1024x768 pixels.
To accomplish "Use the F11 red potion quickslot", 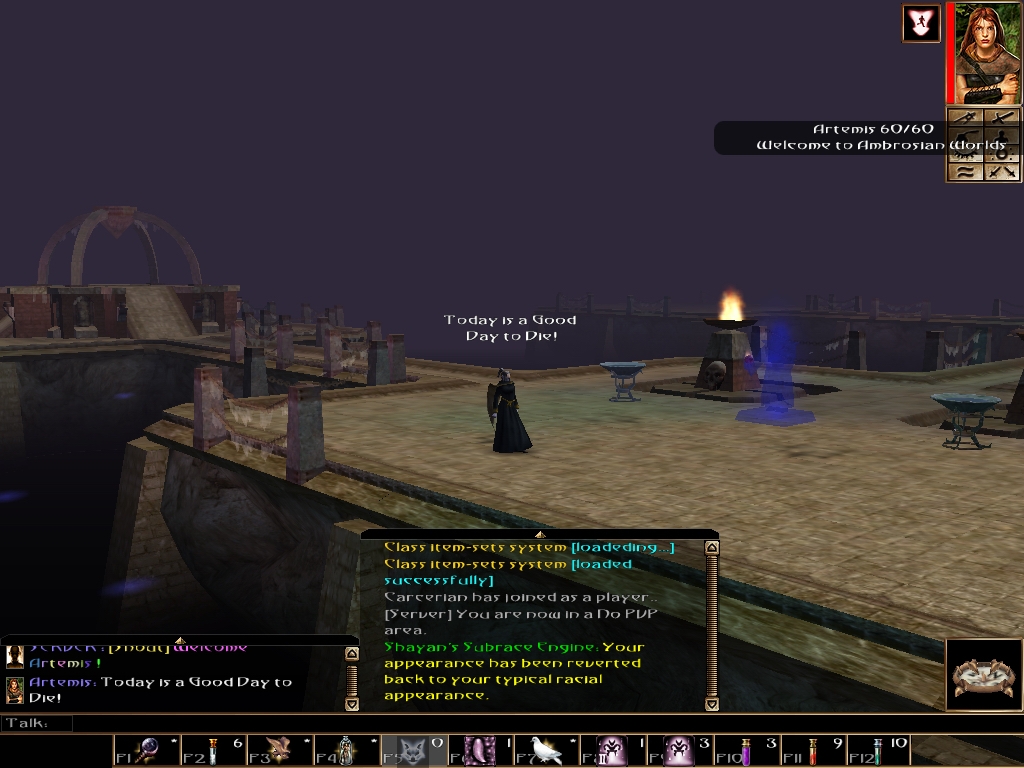I will tap(810, 750).
